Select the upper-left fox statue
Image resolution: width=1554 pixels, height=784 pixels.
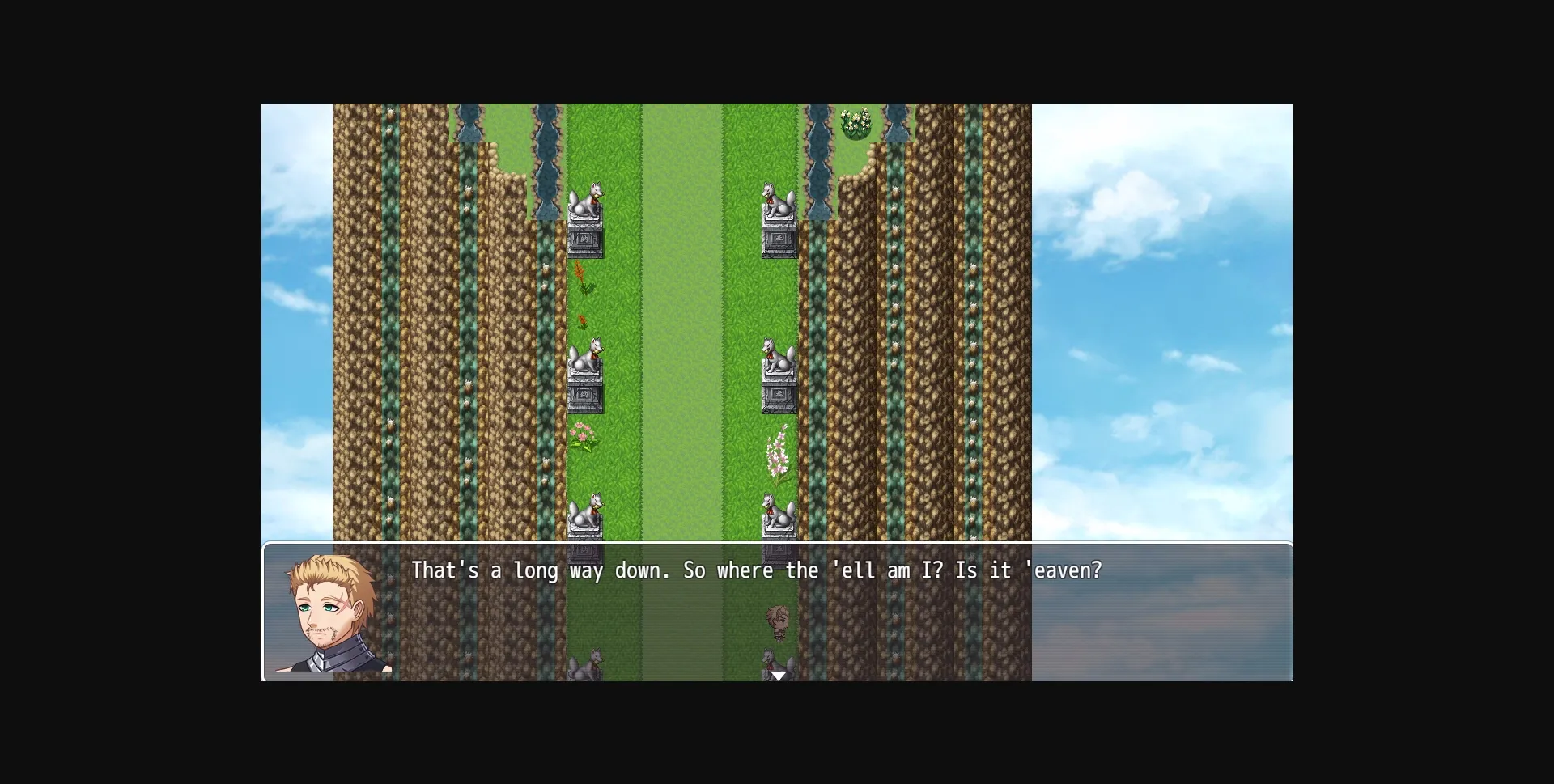(x=587, y=202)
